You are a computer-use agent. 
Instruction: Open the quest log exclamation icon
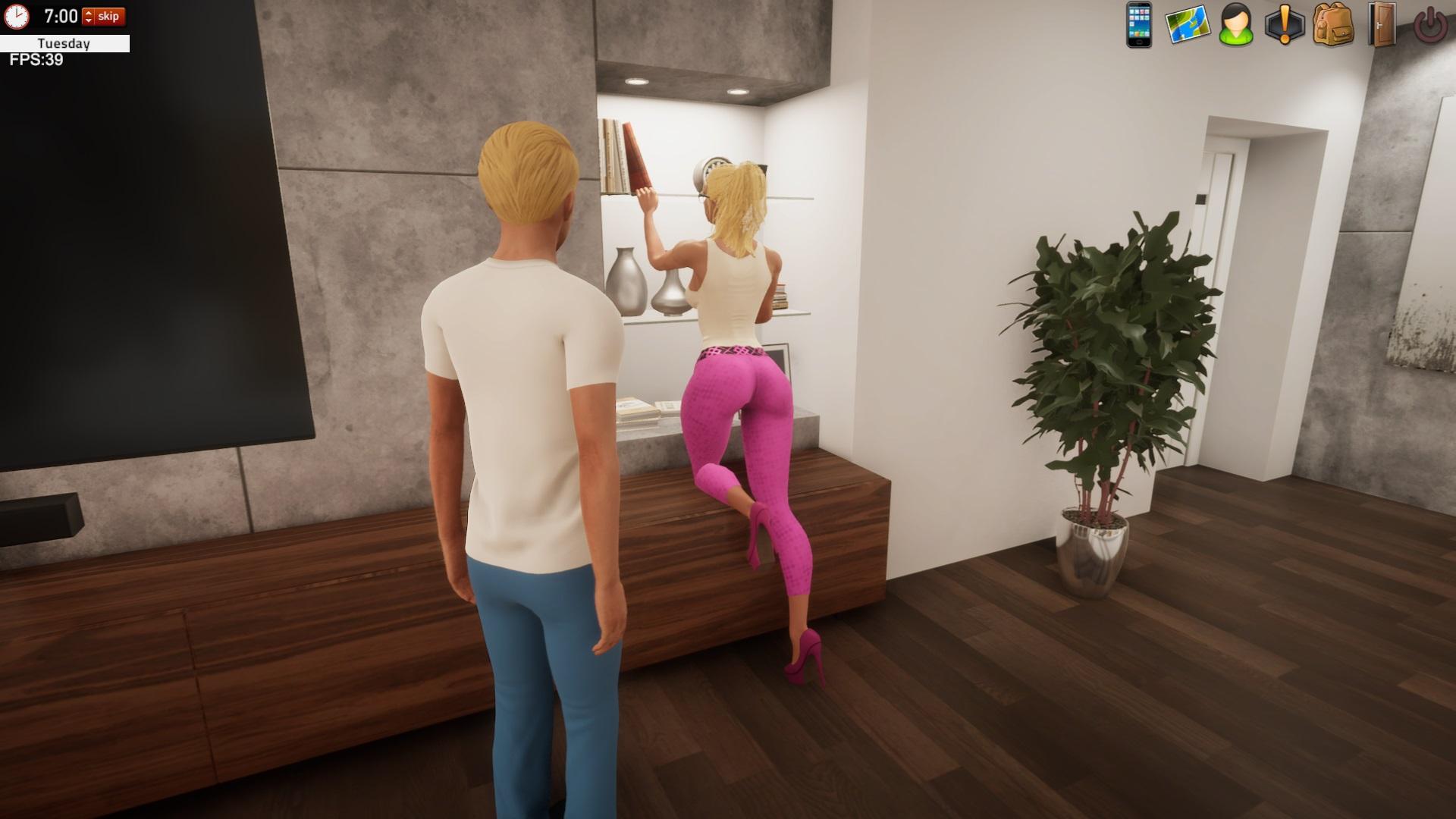pos(1285,25)
